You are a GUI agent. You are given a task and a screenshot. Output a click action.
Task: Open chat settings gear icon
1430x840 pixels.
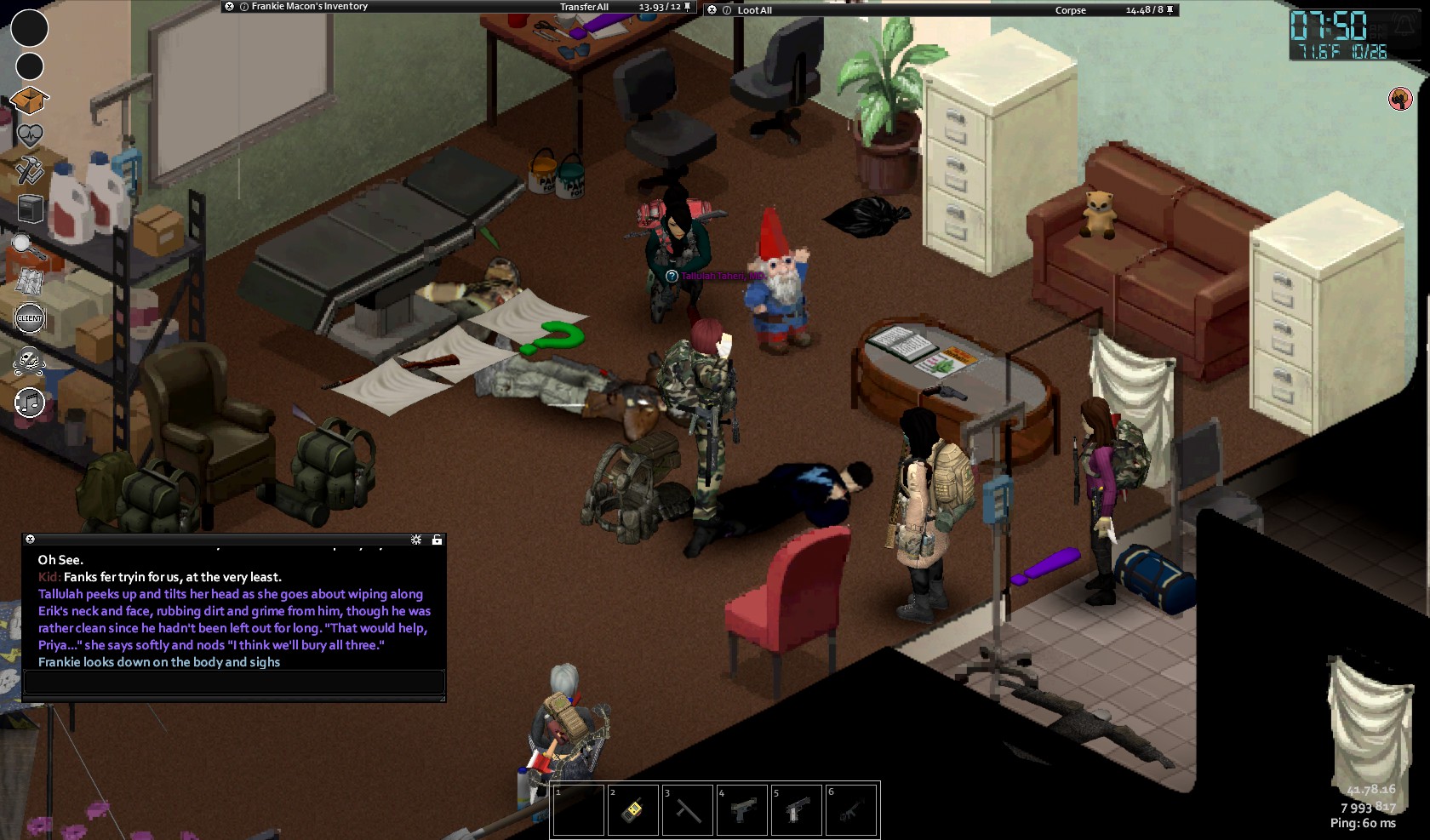coord(416,540)
